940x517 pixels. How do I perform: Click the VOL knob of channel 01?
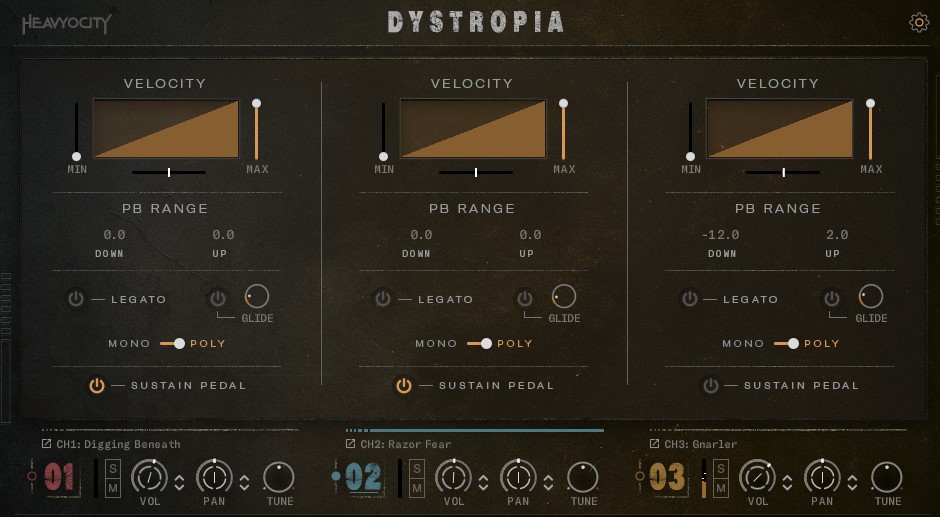point(150,477)
